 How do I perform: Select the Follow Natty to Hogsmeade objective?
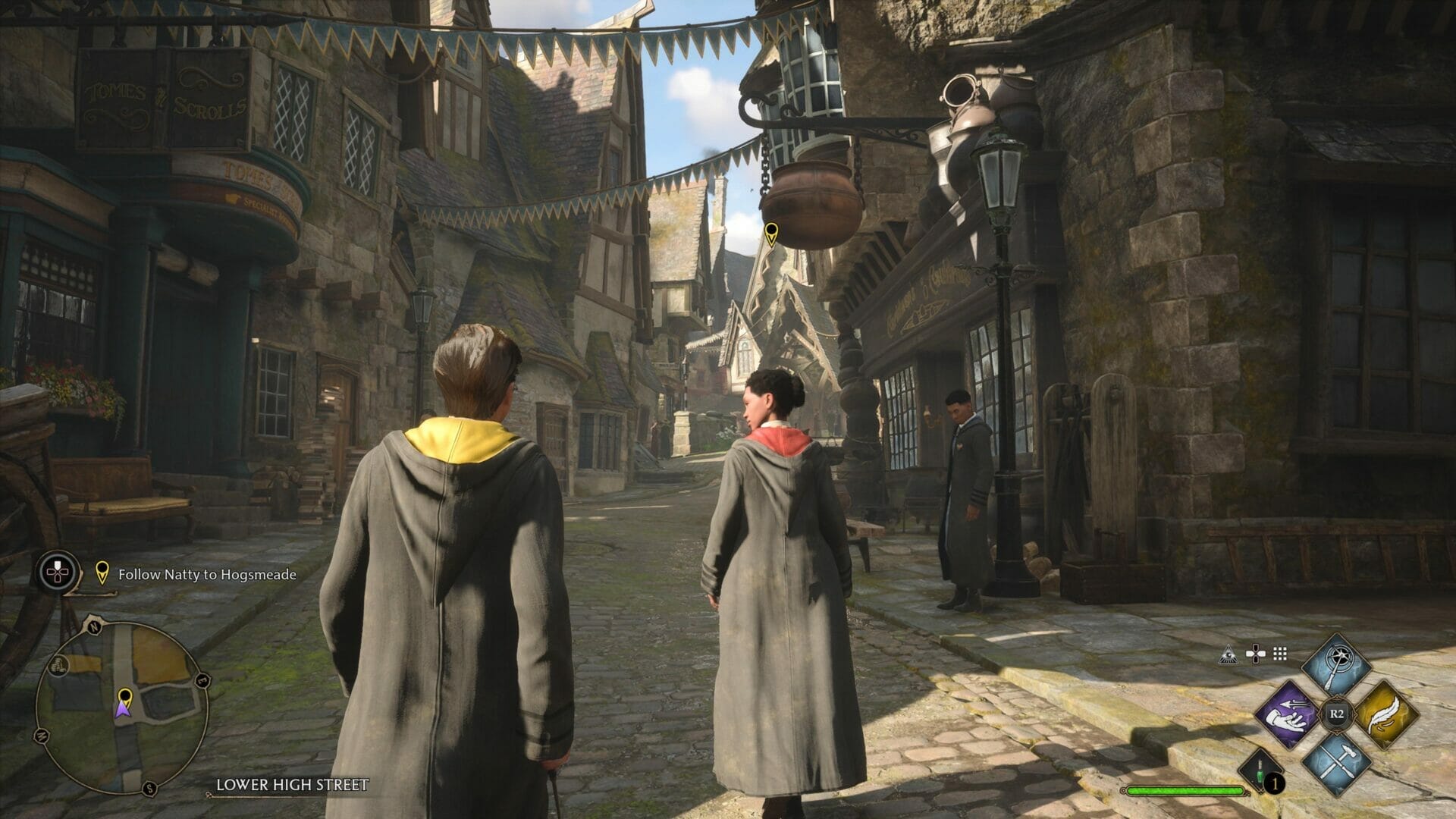point(206,575)
